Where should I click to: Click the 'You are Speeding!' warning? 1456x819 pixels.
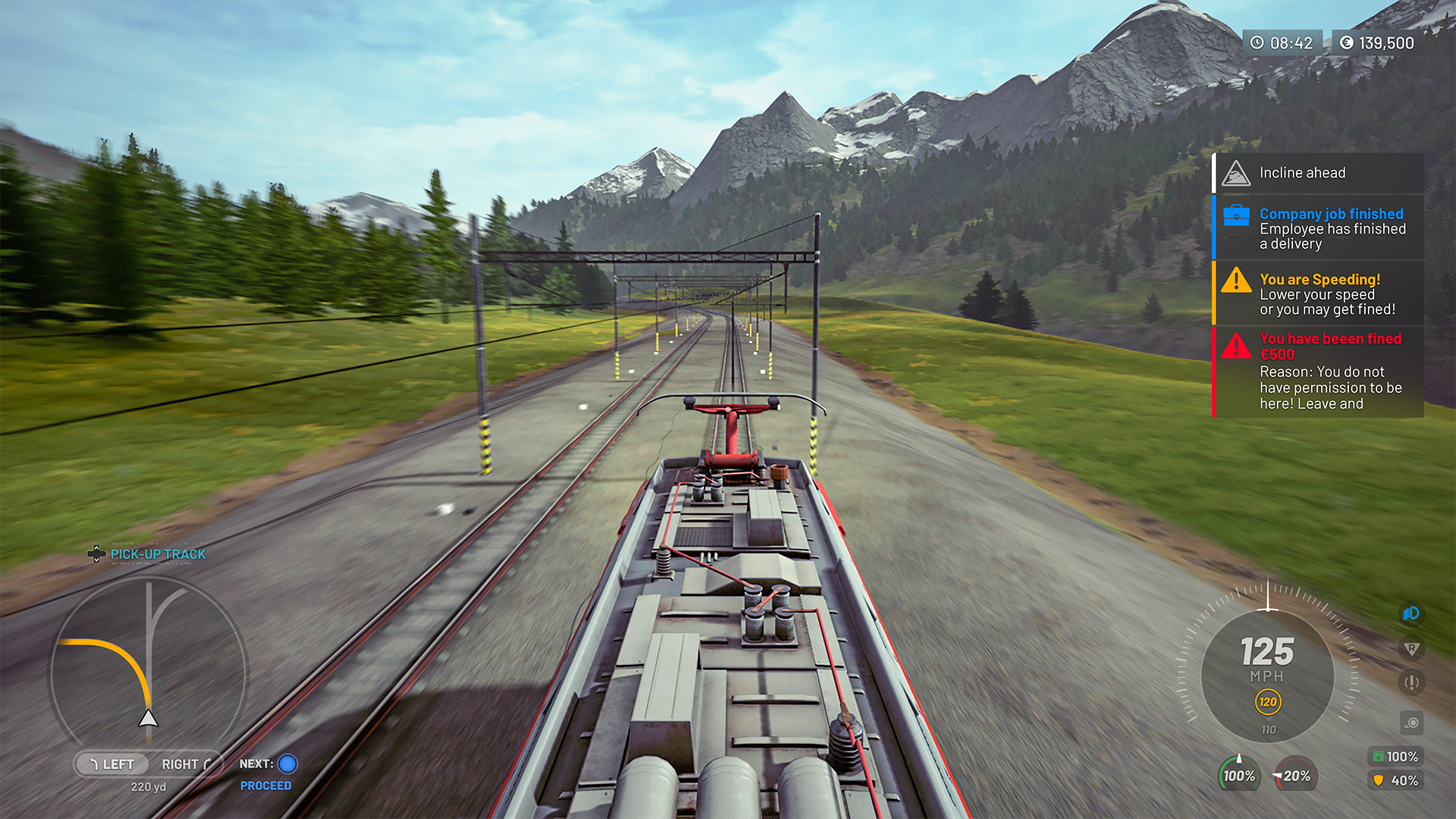(1318, 293)
